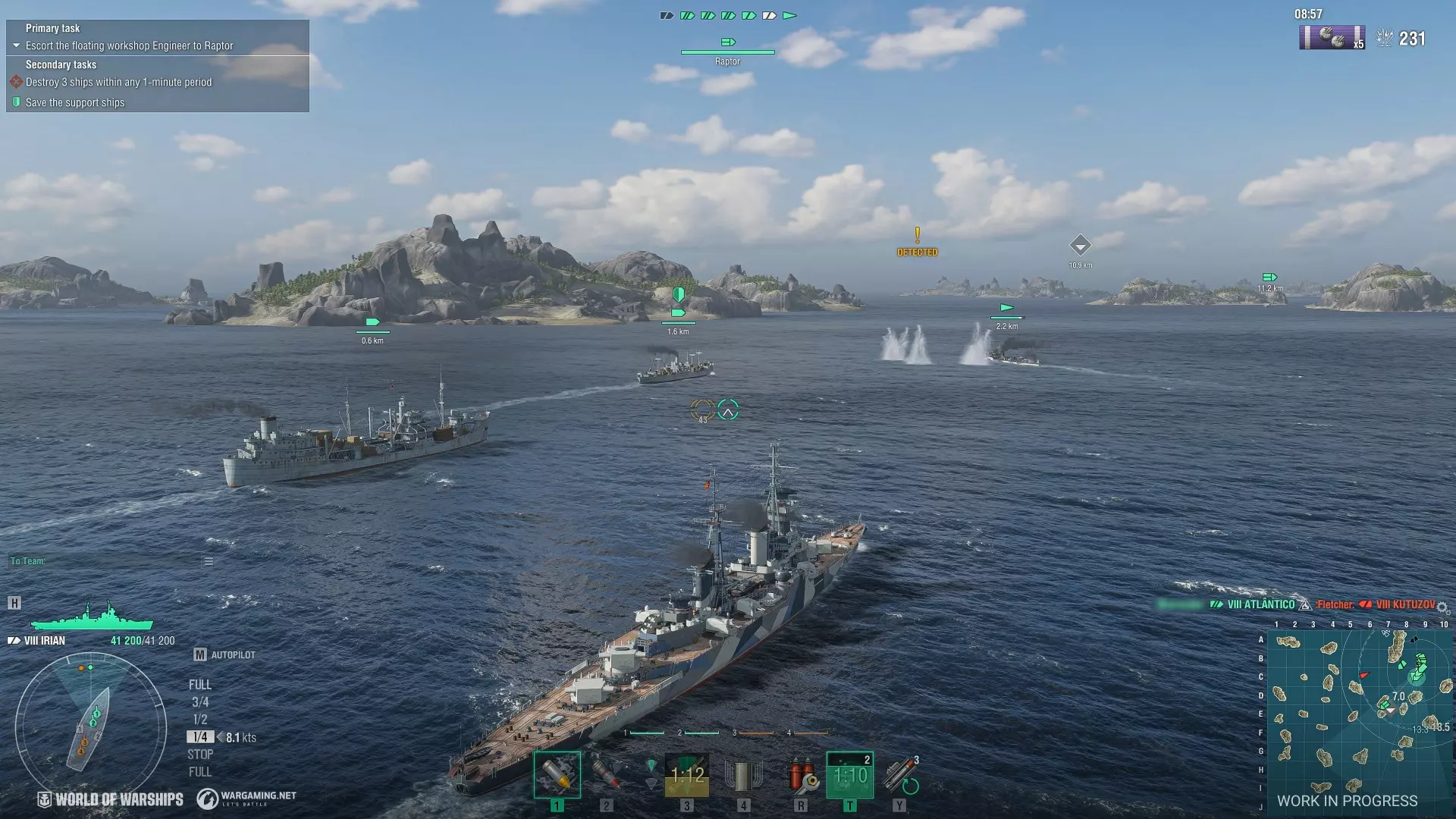Set engine telegraph to 1/2 speed
This screenshot has width=1456, height=819.
200,720
